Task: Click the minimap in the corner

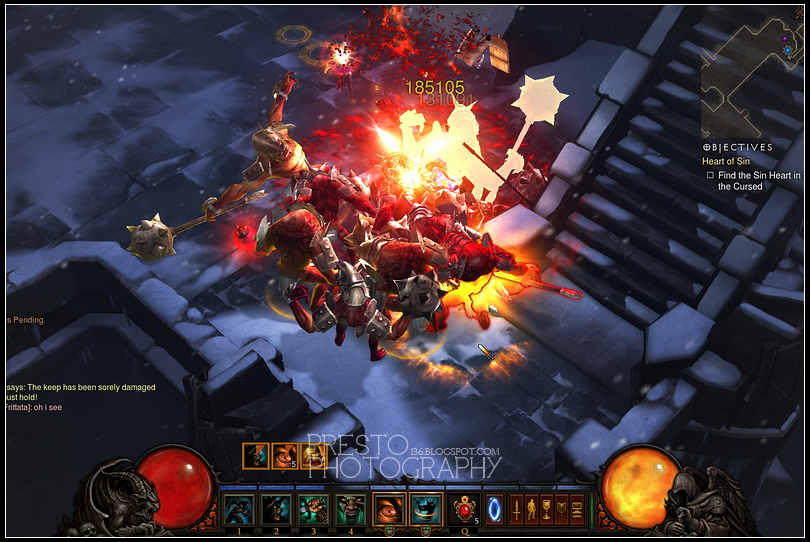Action: 750,67
